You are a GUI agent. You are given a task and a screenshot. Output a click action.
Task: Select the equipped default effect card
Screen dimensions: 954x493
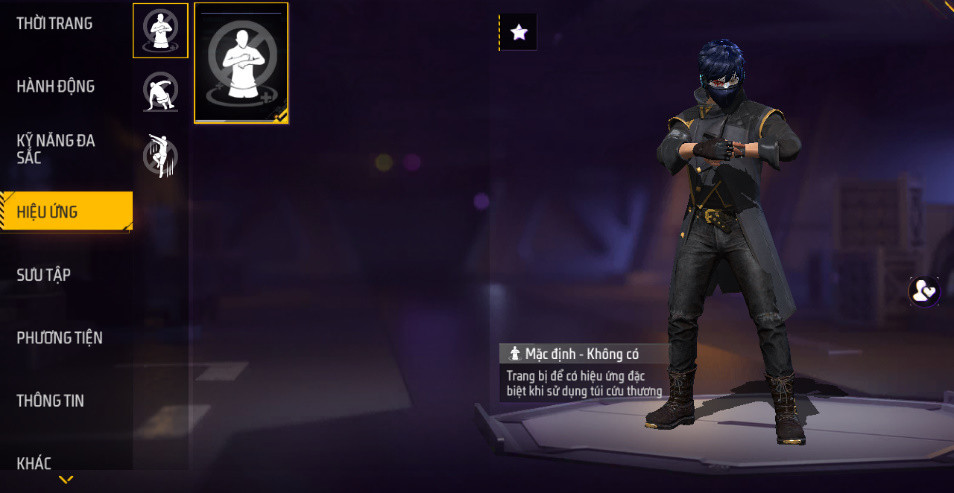tap(241, 62)
